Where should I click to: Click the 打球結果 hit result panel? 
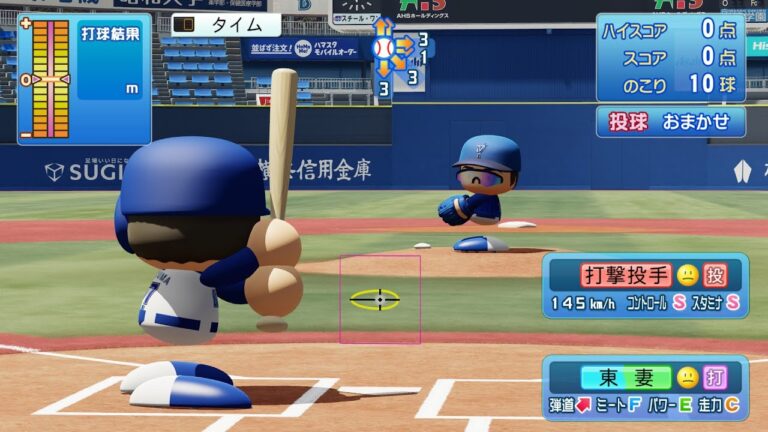coord(84,78)
